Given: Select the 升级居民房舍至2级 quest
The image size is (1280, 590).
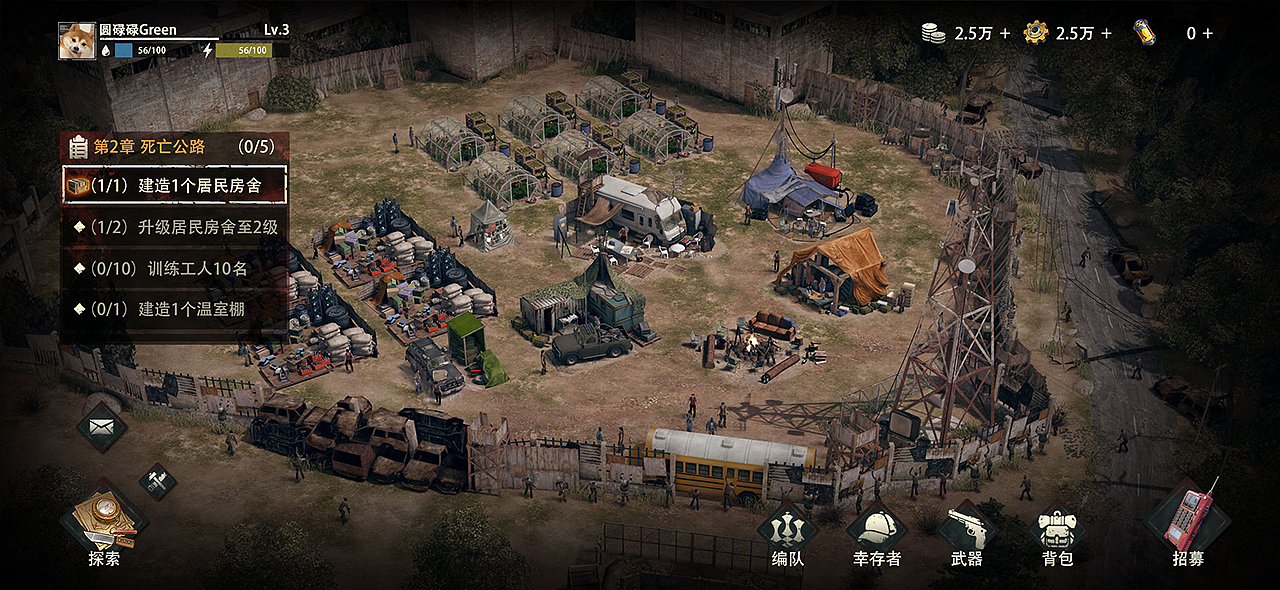Looking at the screenshot, I should pyautogui.click(x=175, y=227).
